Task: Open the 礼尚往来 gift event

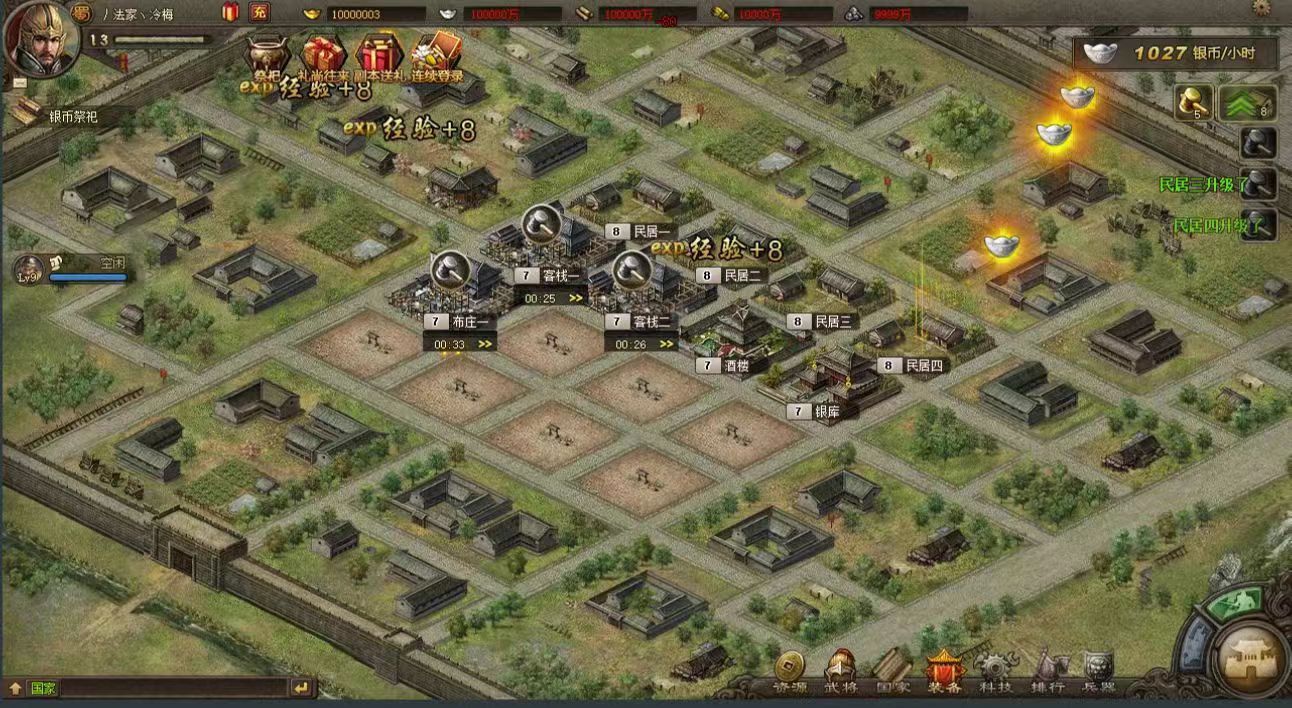Action: coord(323,57)
